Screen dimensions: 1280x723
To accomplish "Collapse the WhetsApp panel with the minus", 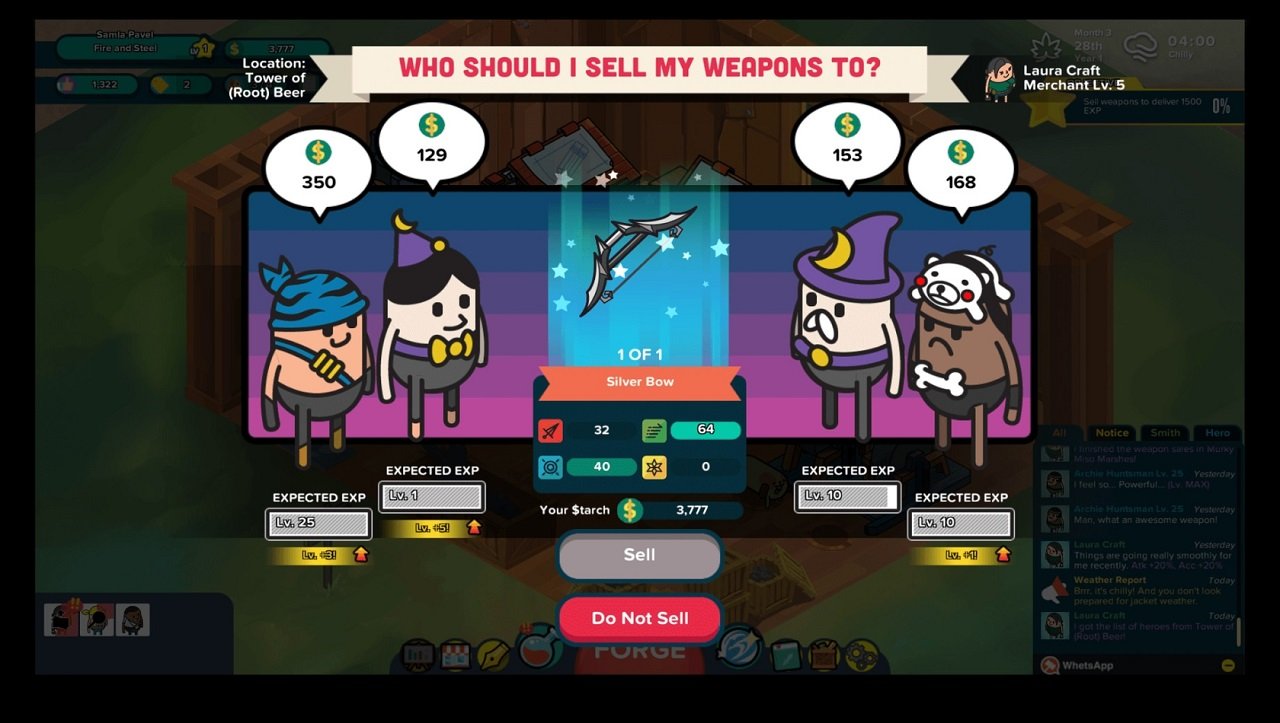I will [1227, 666].
